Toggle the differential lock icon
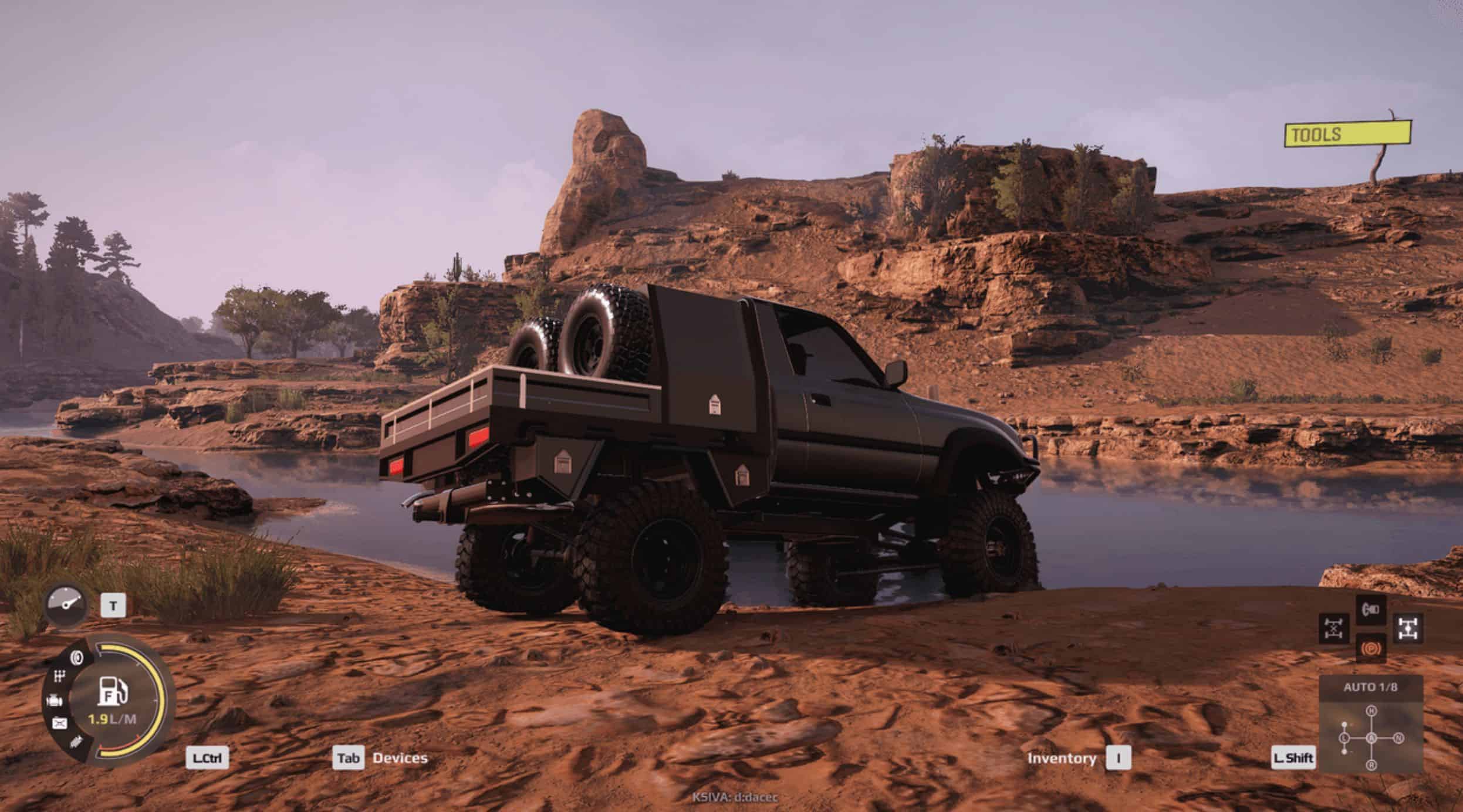Viewport: 1463px width, 812px height. click(1334, 628)
